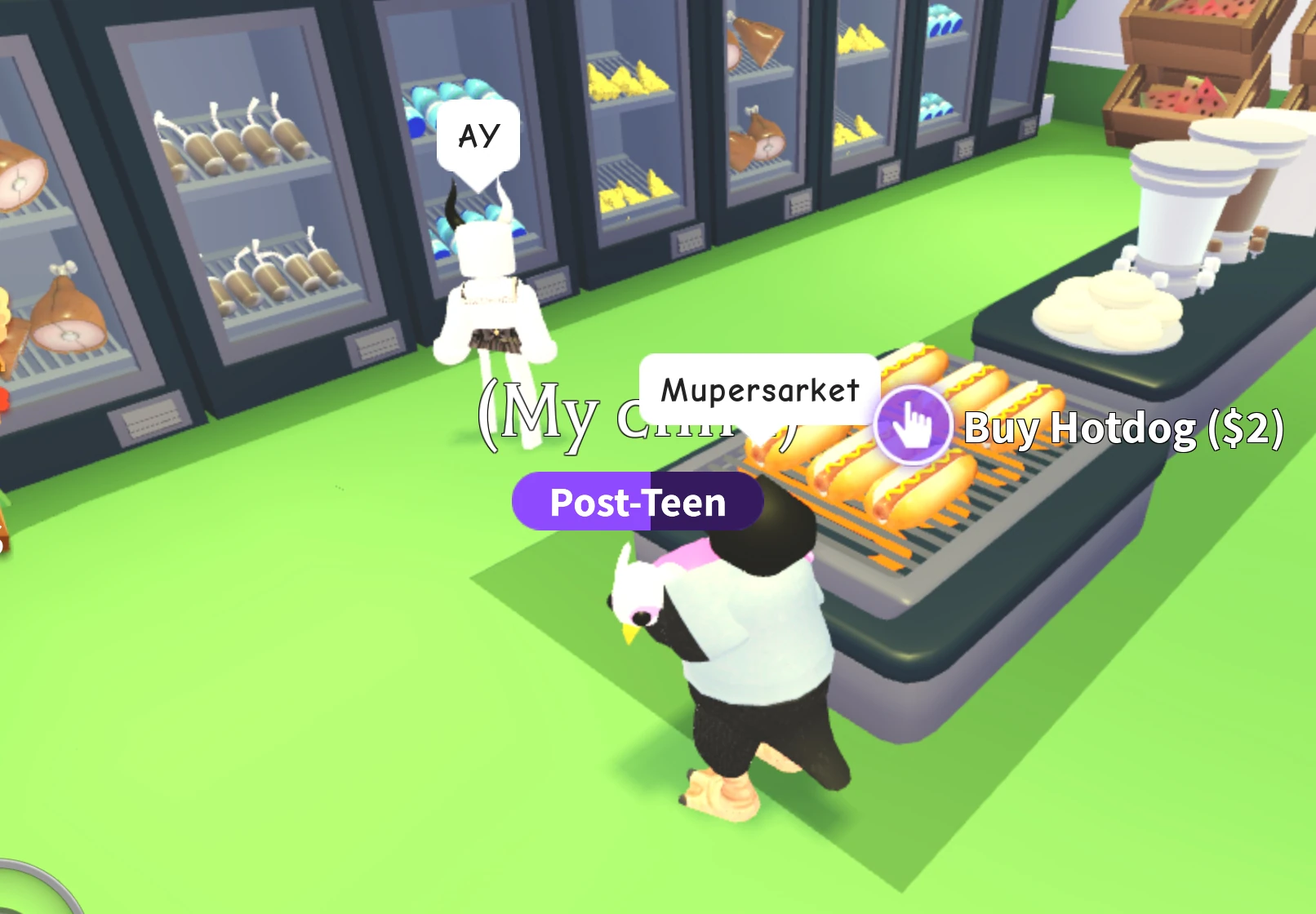Click the Buy Hotdog ($2) button
The height and width of the screenshot is (914, 1316).
(x=1123, y=428)
